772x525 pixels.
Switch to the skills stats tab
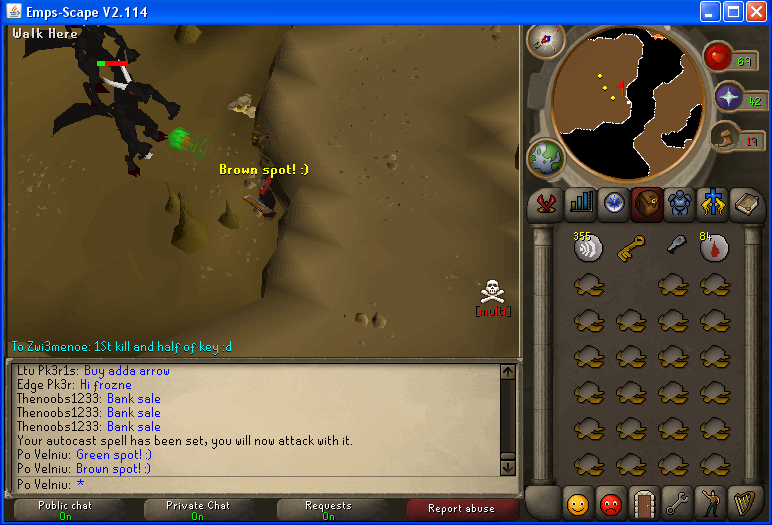click(580, 203)
